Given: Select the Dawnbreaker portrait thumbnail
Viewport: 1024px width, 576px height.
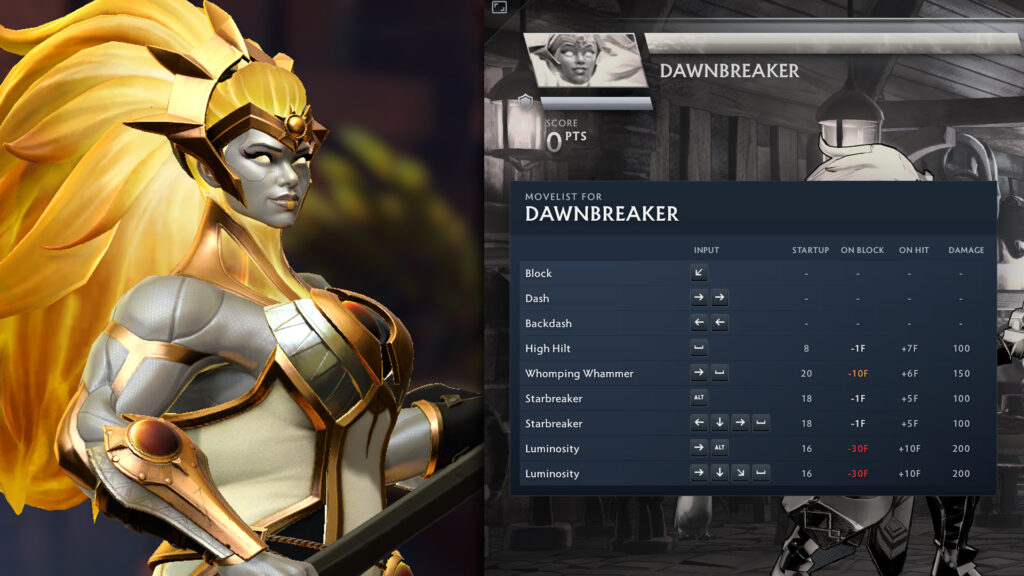Looking at the screenshot, I should [x=584, y=62].
